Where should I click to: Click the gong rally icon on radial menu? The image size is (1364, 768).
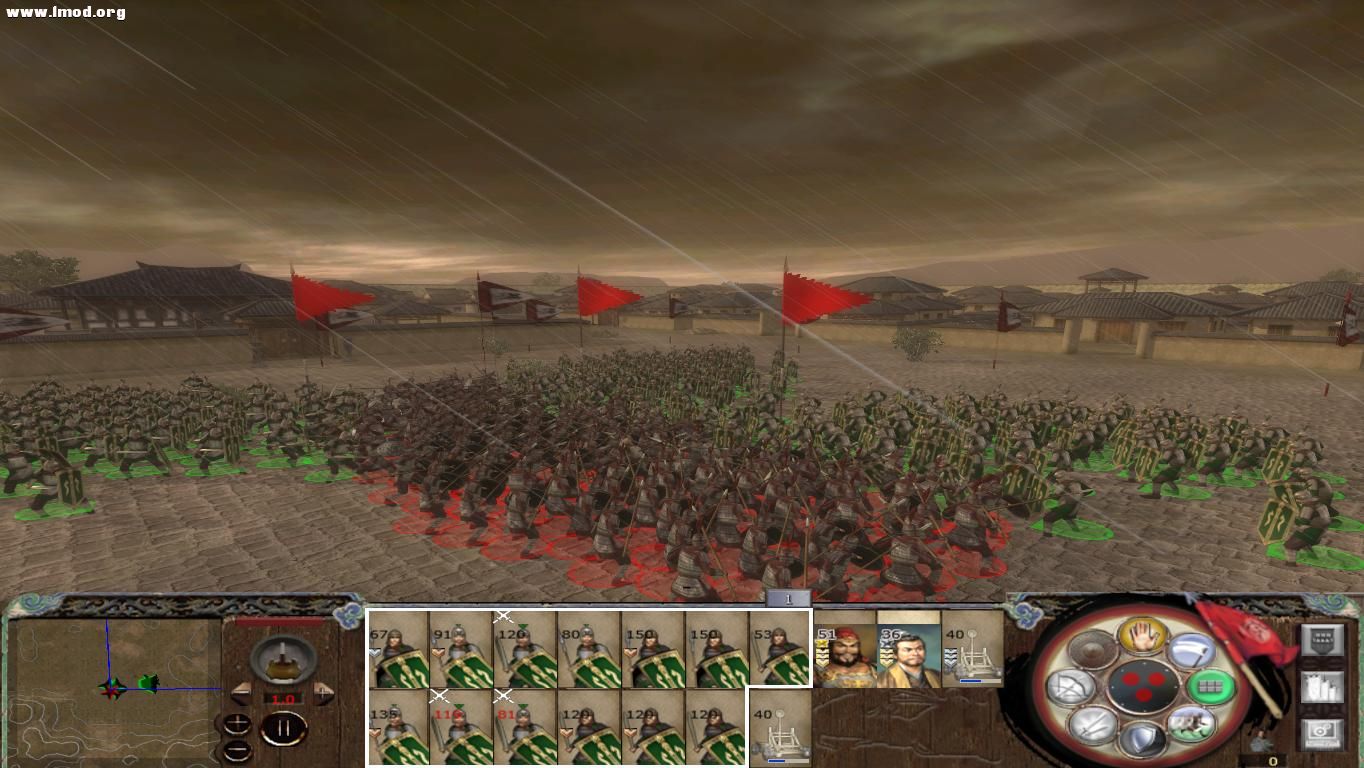pos(1092,650)
